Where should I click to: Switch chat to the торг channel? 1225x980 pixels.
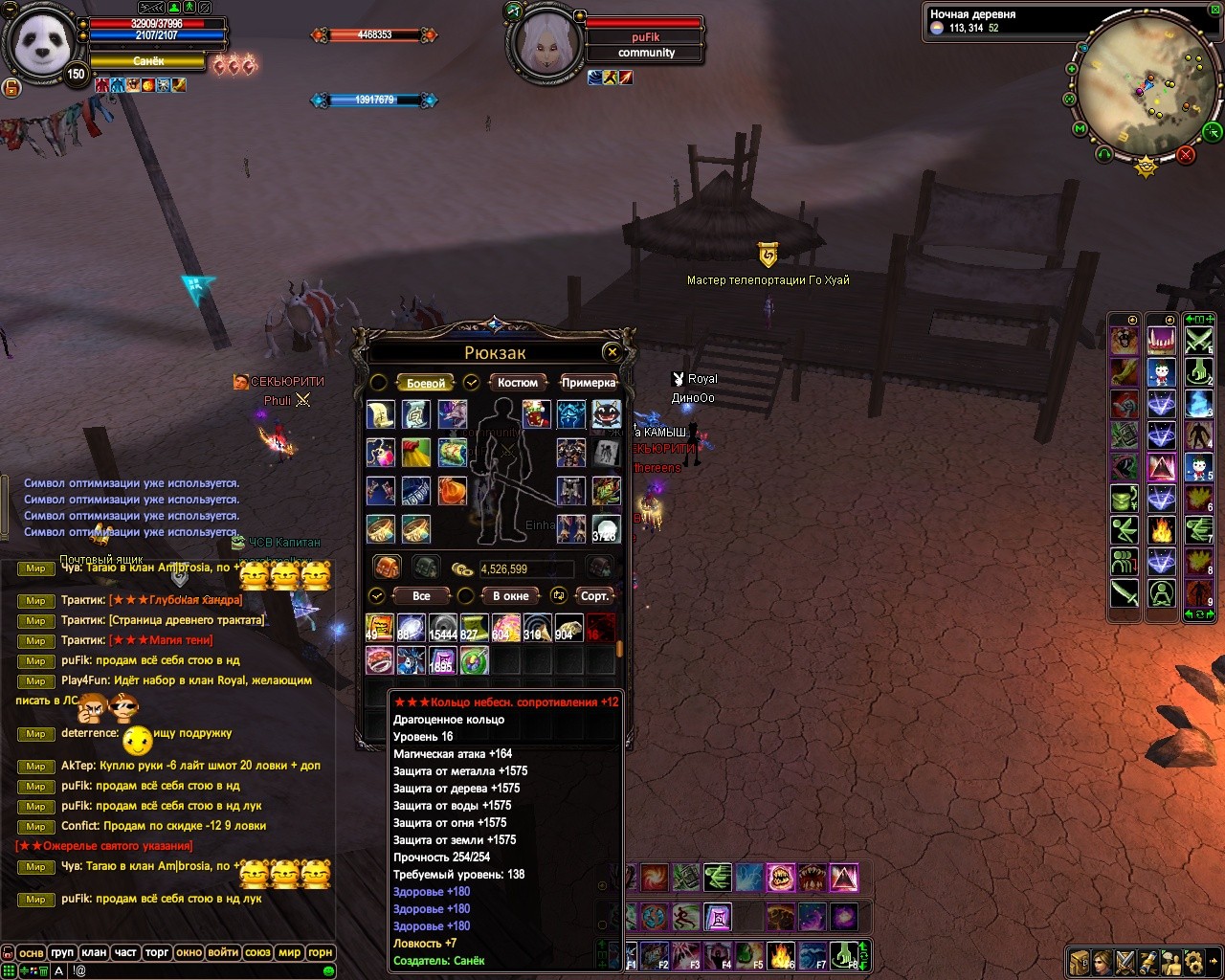coord(157,952)
